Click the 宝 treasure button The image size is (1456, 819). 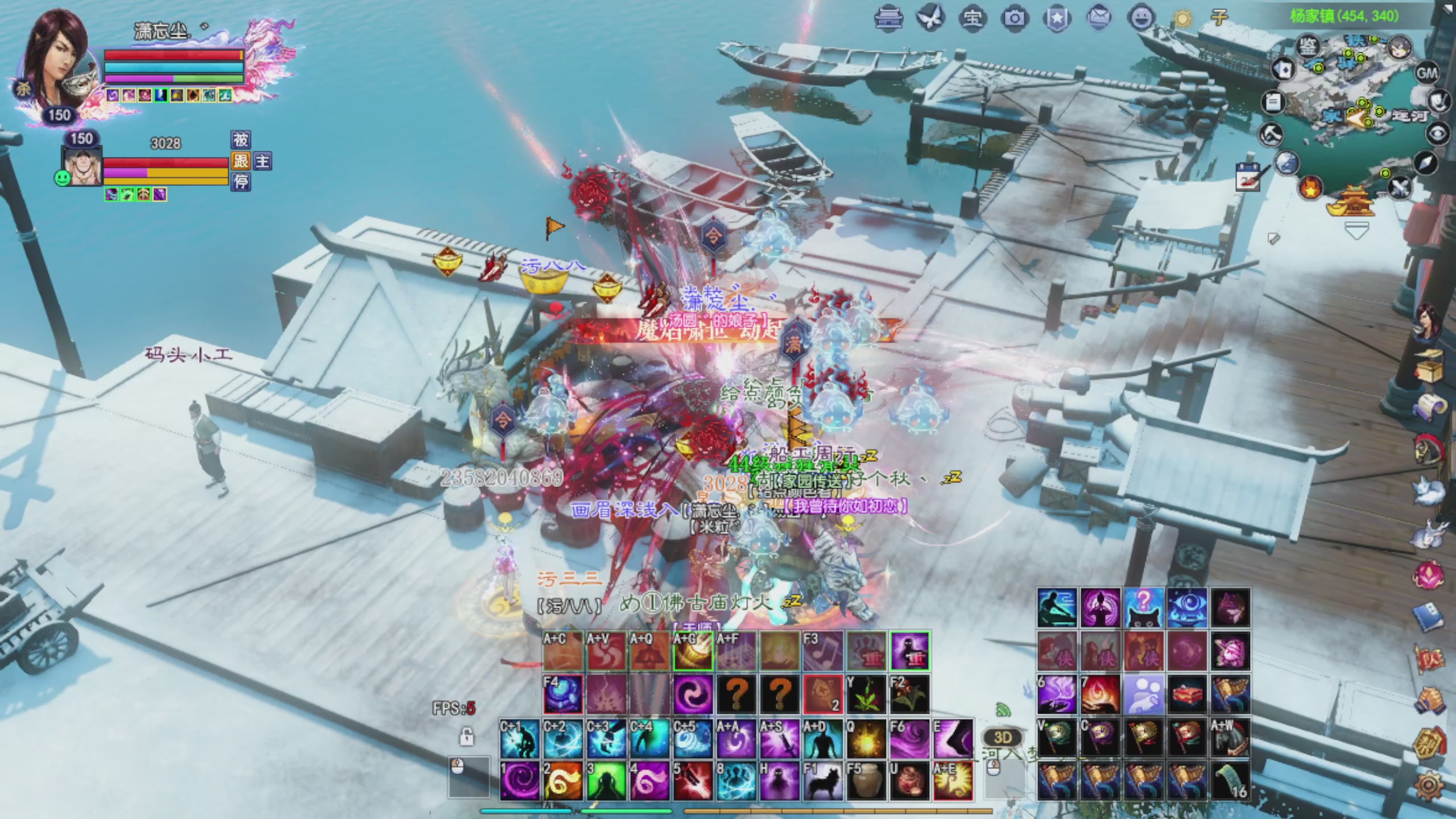click(972, 19)
